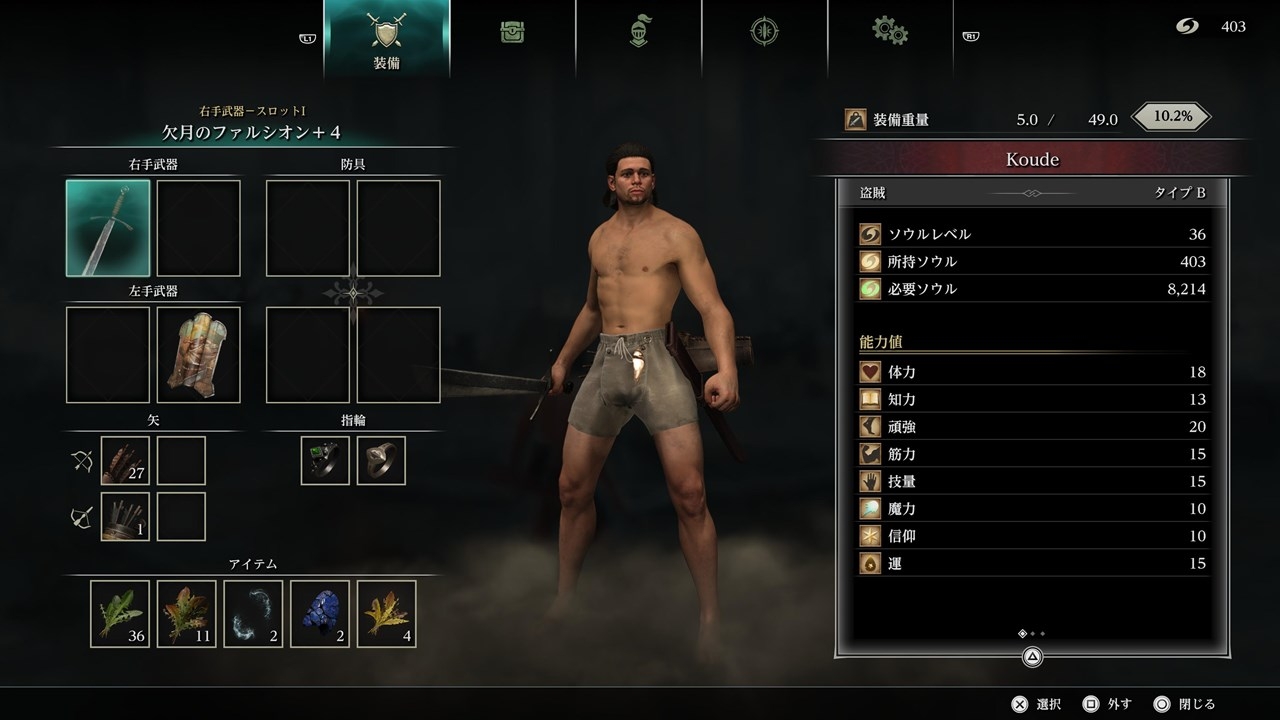Screen dimensions: 1280x720
Task: Select the yellow grass item with 4
Action: (x=387, y=614)
